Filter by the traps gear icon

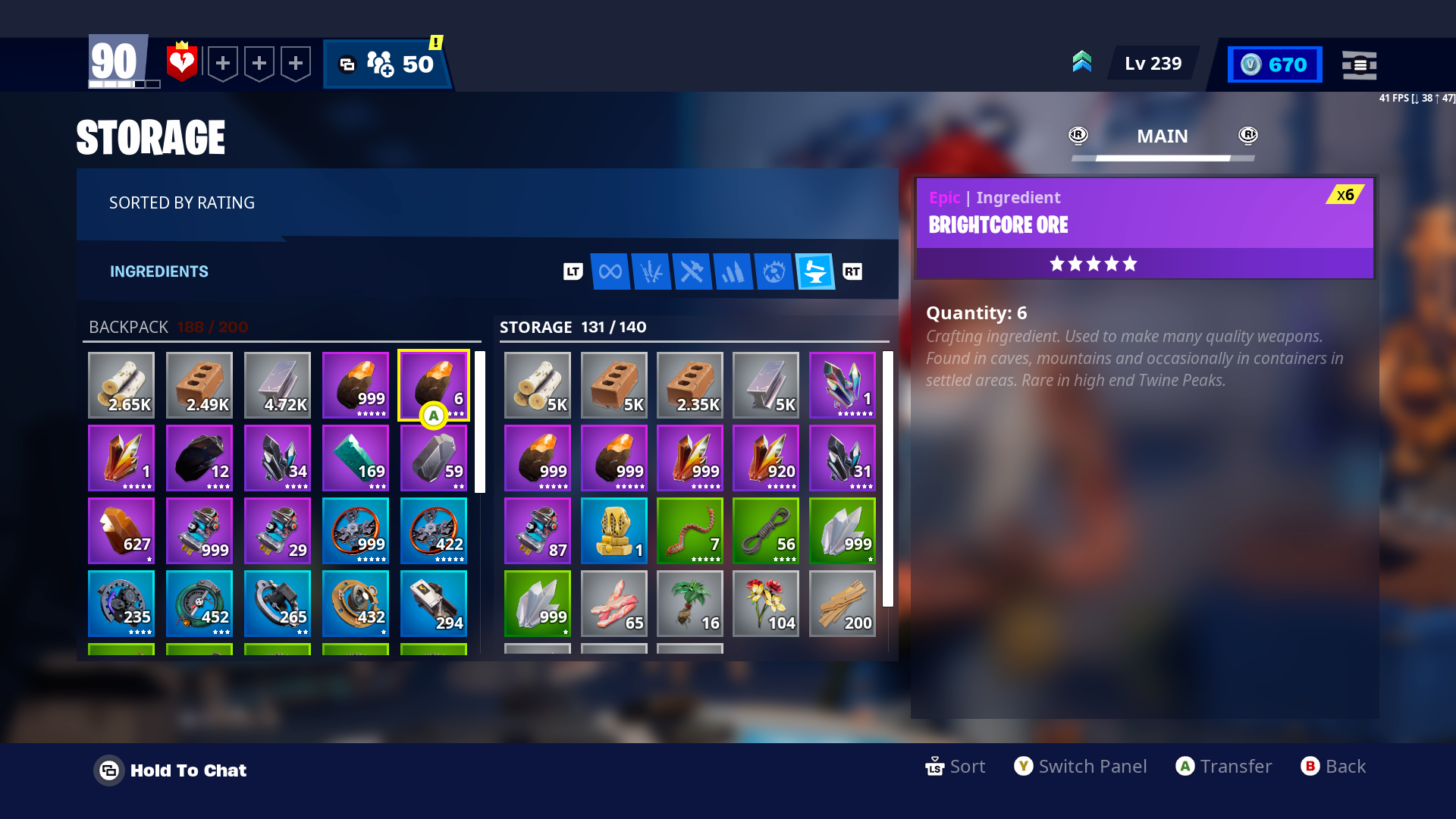pos(773,271)
